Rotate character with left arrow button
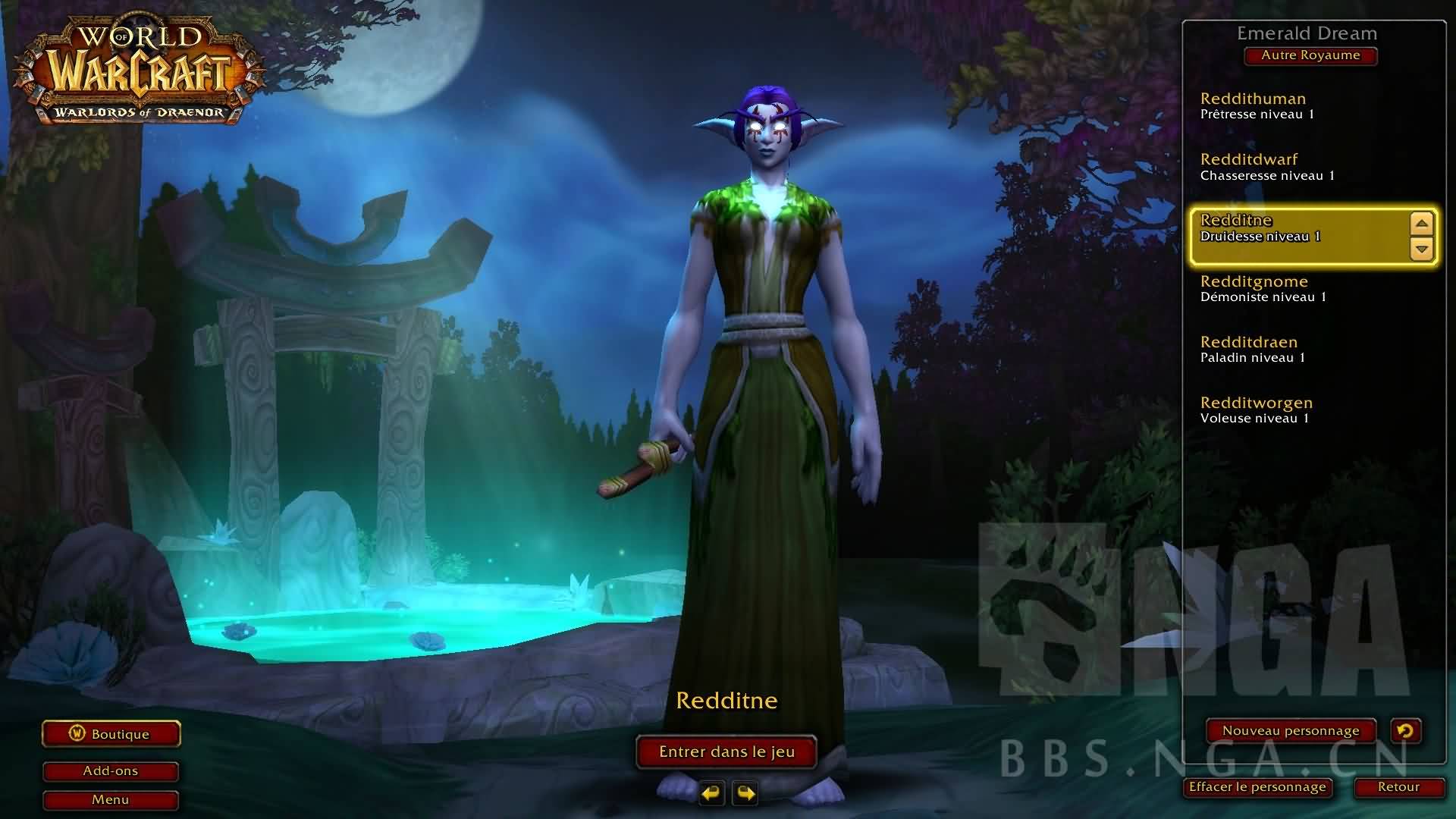This screenshot has height=819, width=1456. (711, 793)
